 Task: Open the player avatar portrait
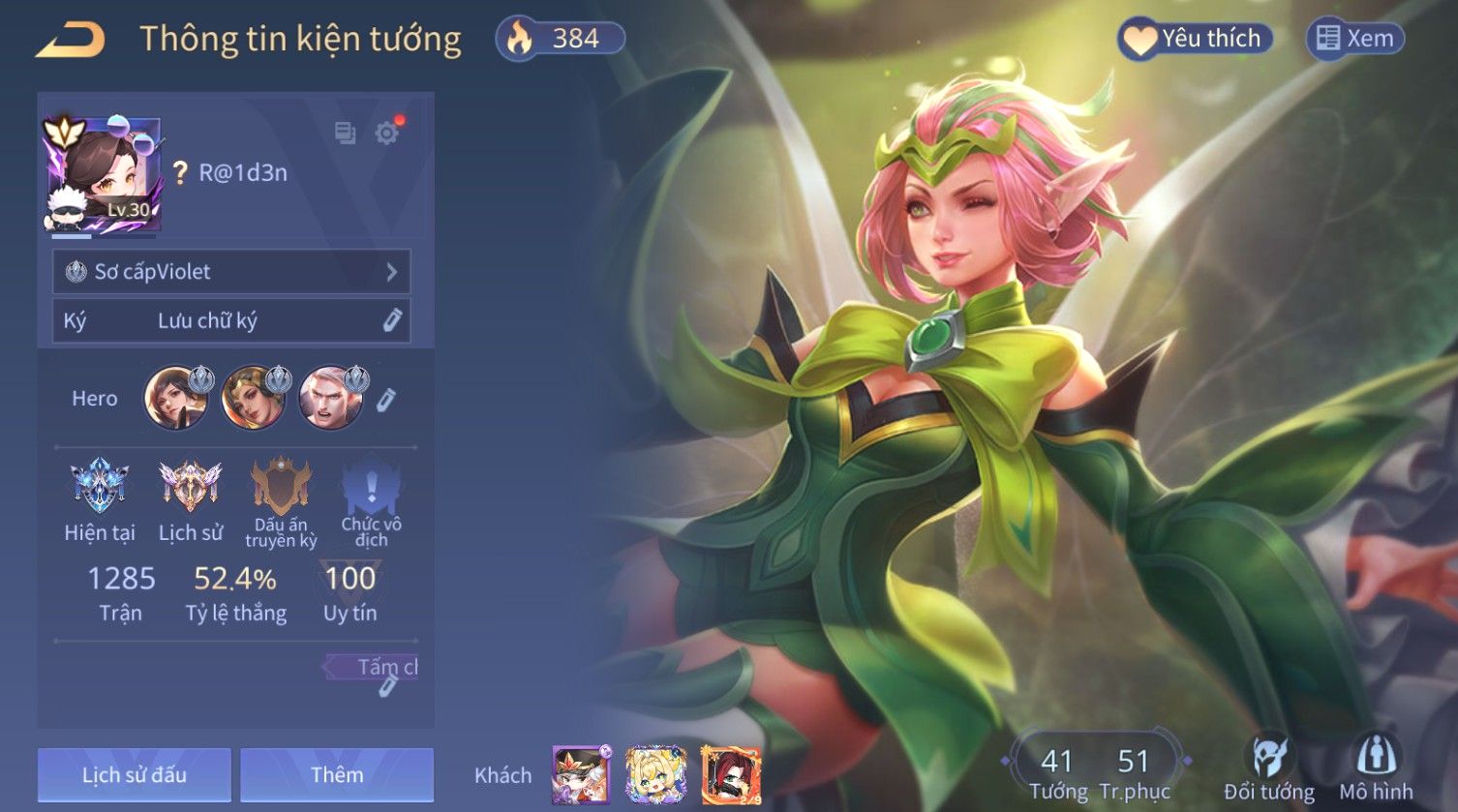(x=103, y=175)
